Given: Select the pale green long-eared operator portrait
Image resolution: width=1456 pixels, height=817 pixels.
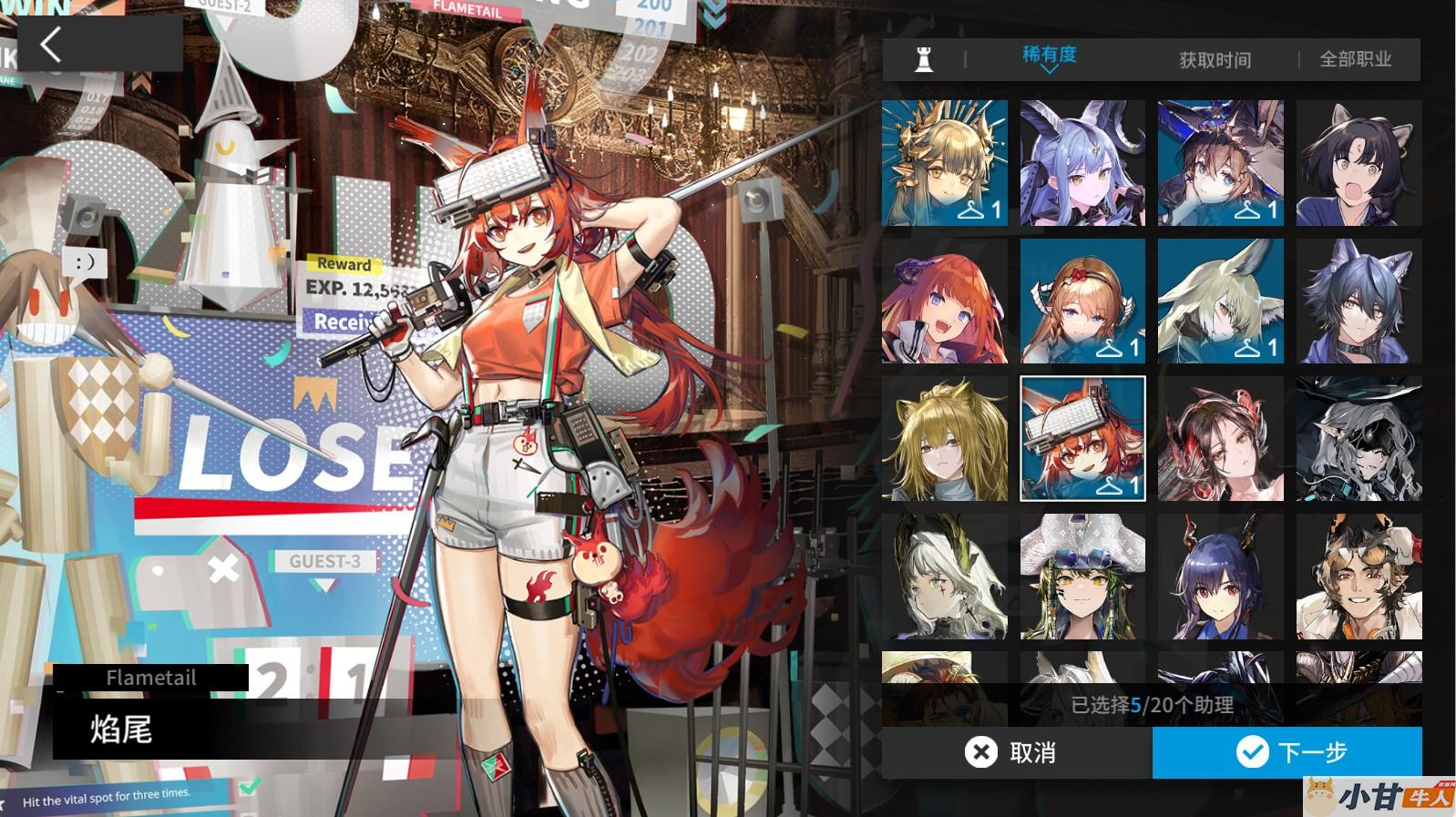Looking at the screenshot, I should [x=1220, y=301].
